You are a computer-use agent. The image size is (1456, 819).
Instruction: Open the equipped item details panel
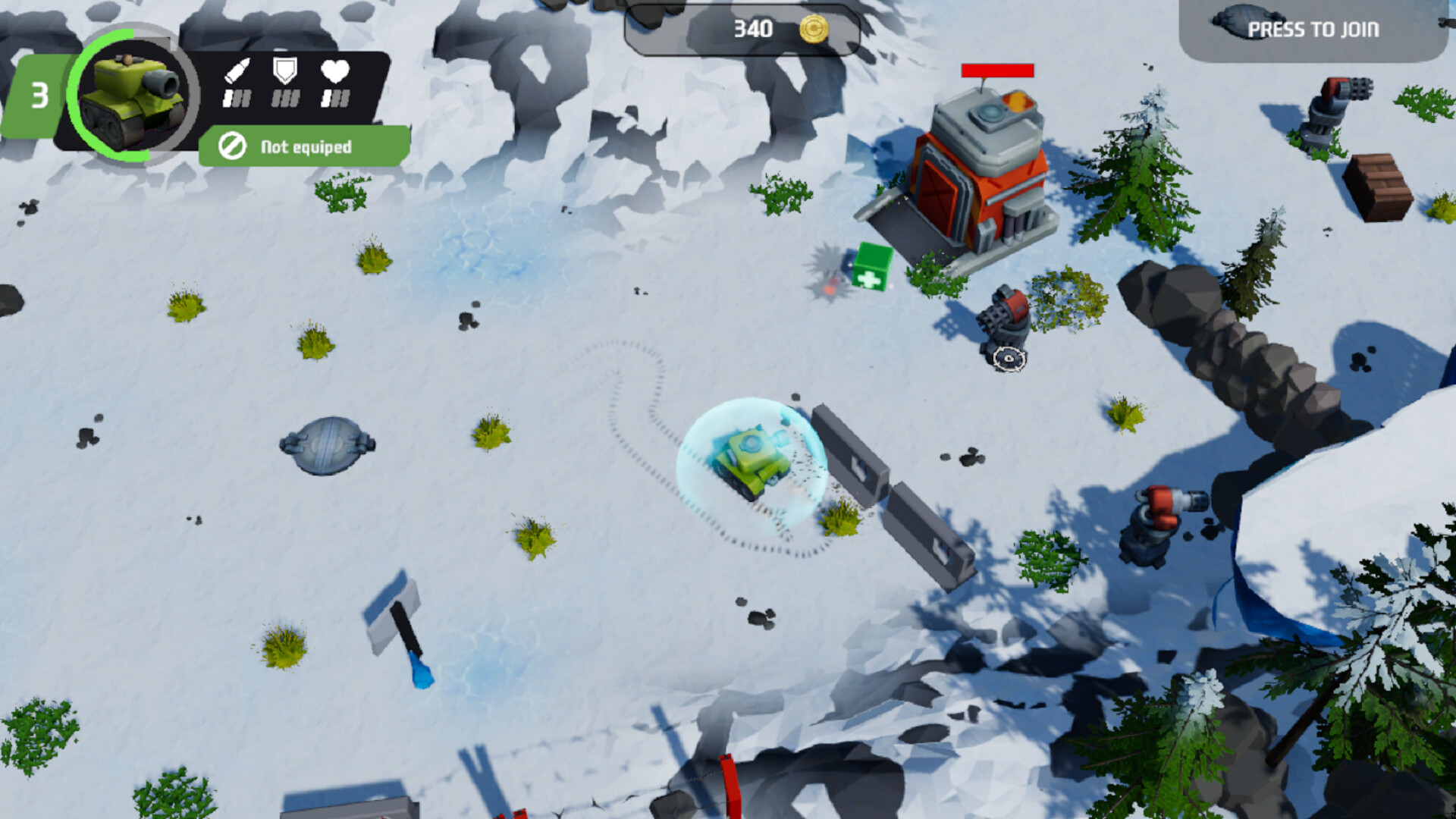[x=301, y=146]
